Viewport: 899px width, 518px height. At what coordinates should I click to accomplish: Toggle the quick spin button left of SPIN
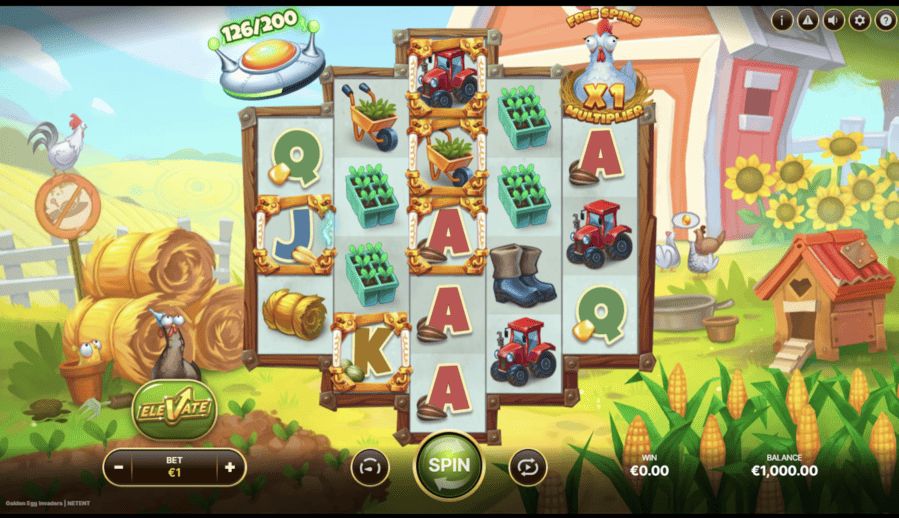369,466
